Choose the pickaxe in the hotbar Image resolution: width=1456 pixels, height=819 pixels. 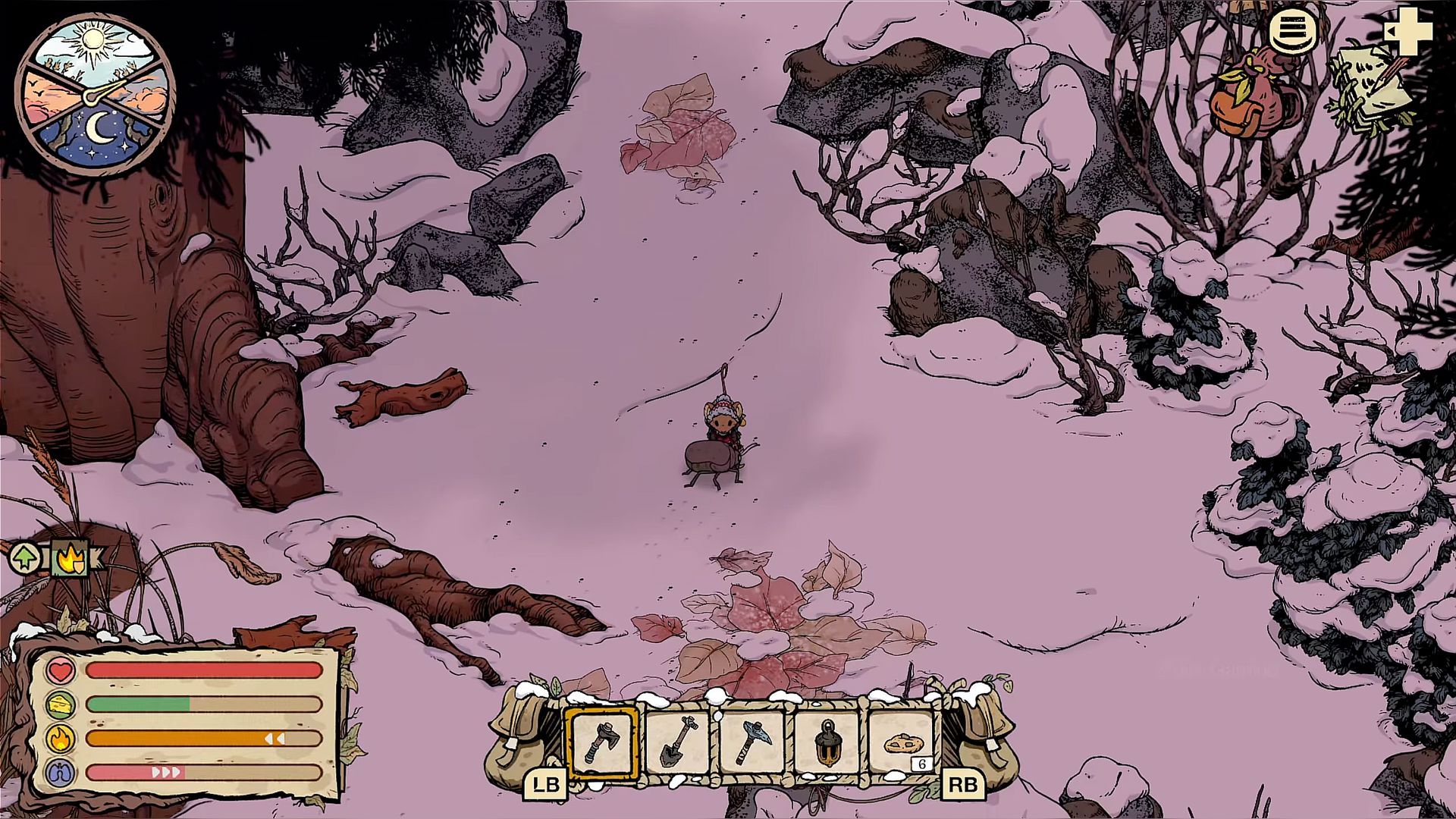[751, 743]
